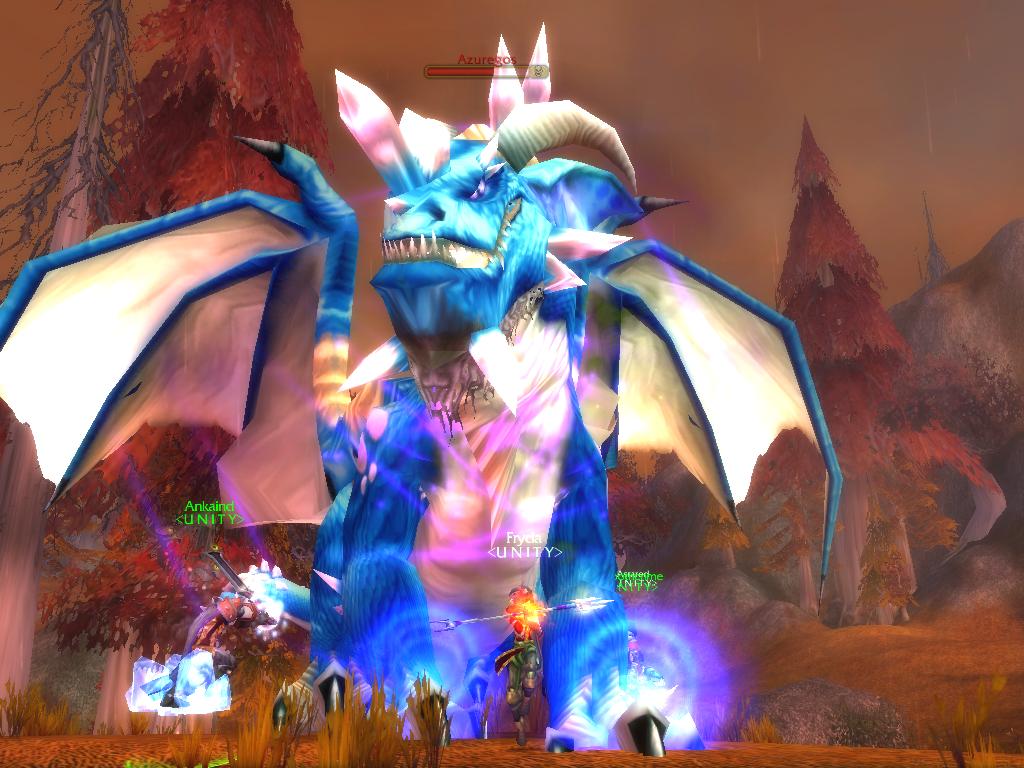Select the Fryda player name label

(x=524, y=538)
